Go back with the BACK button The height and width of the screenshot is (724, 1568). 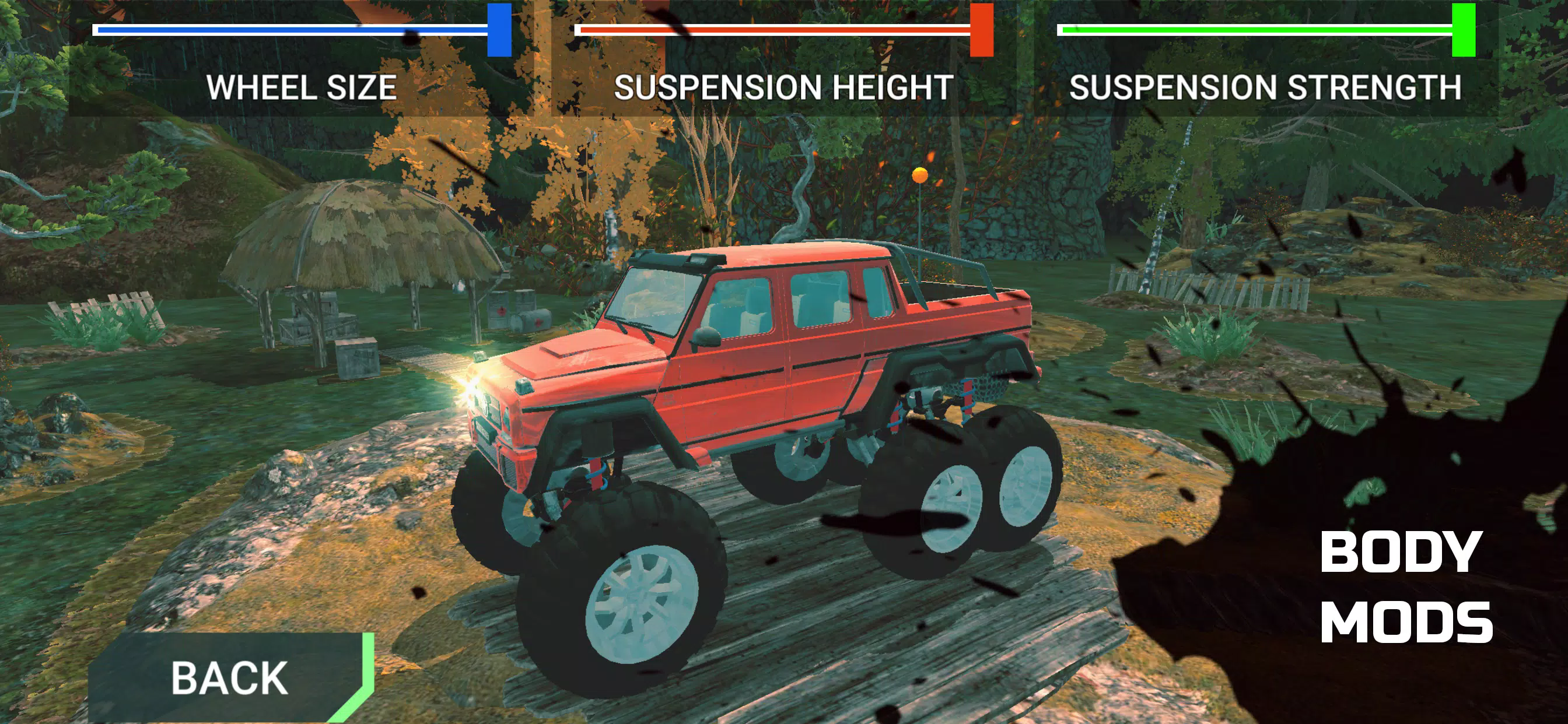[229, 678]
